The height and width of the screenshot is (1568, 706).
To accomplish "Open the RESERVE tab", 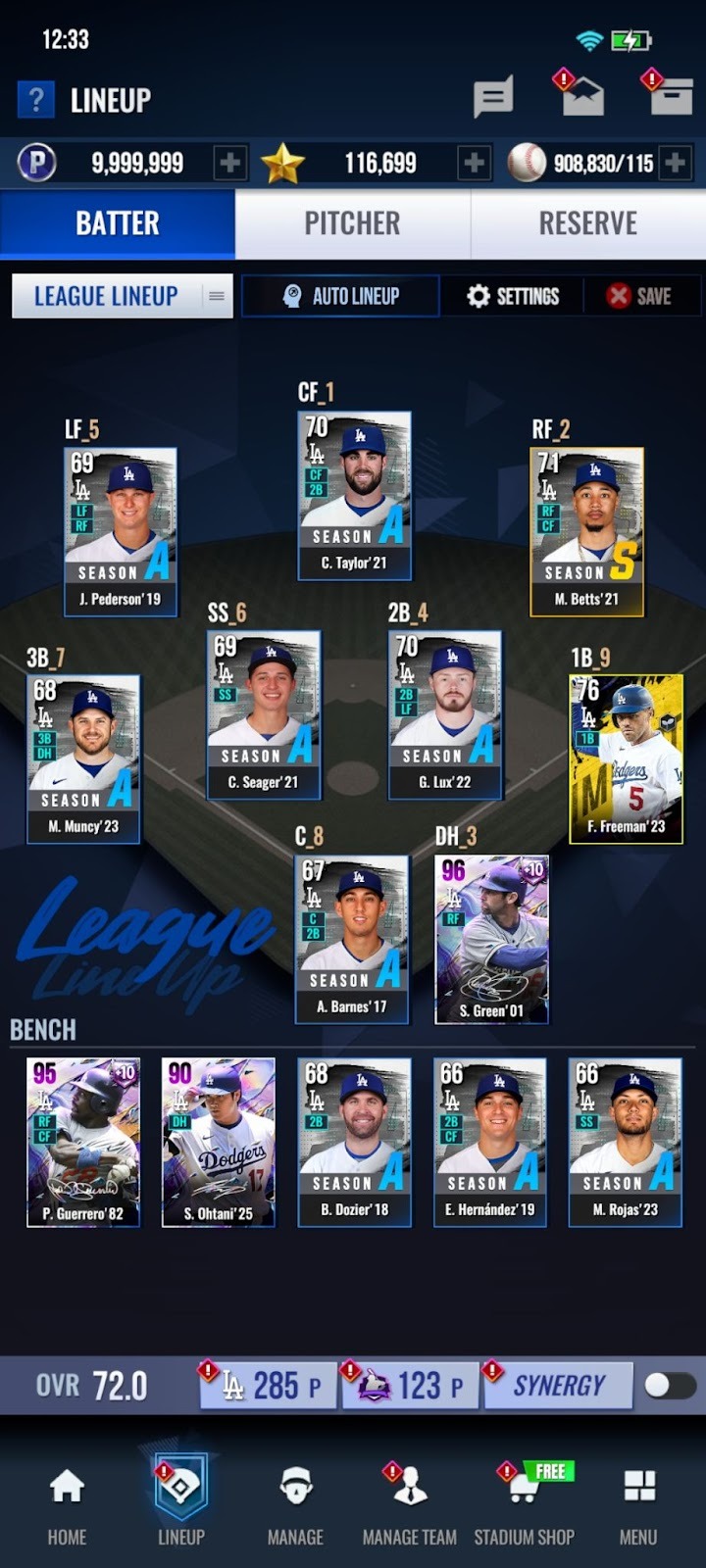I will (587, 223).
